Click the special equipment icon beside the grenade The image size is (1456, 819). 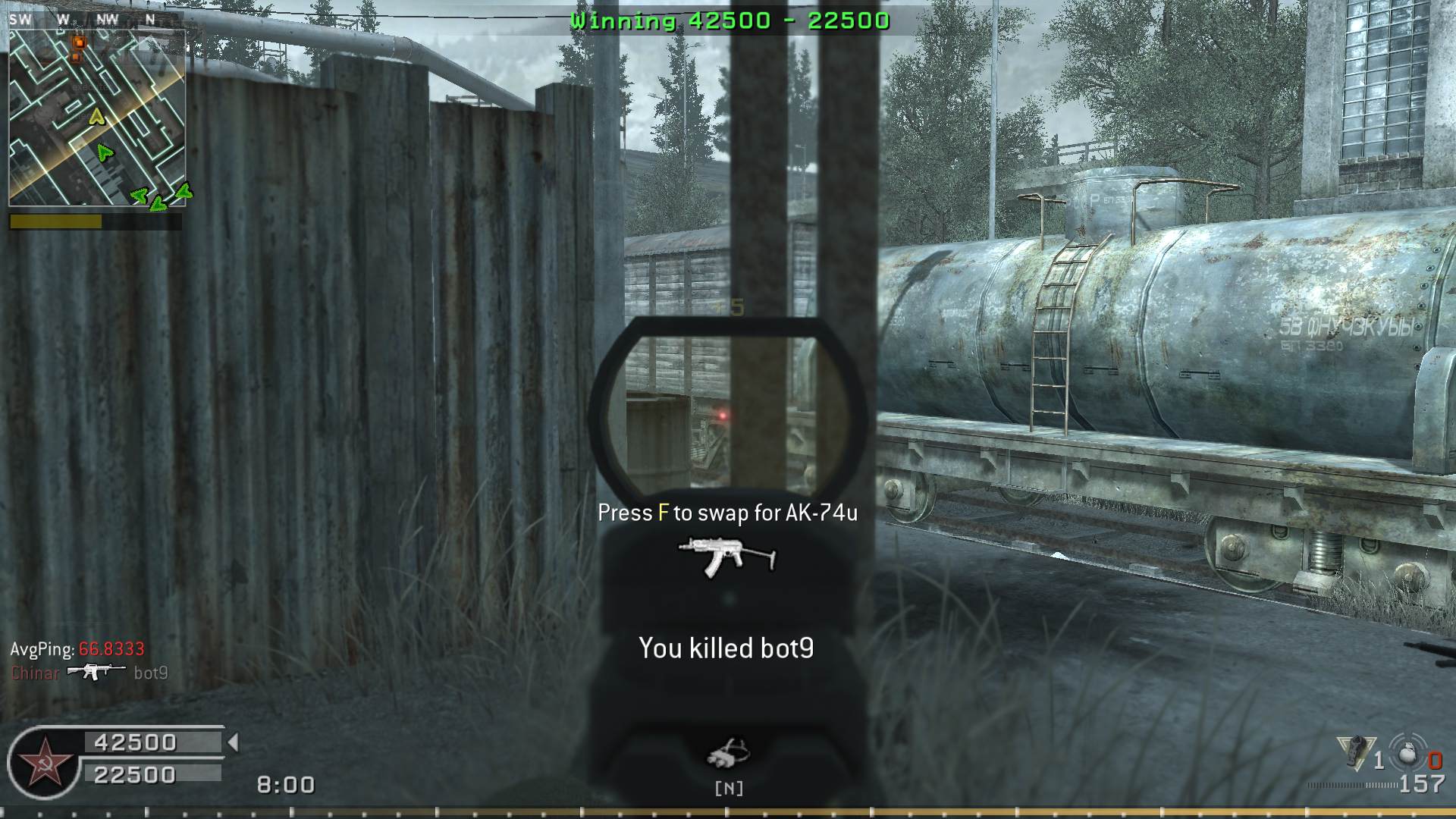pyautogui.click(x=1355, y=753)
